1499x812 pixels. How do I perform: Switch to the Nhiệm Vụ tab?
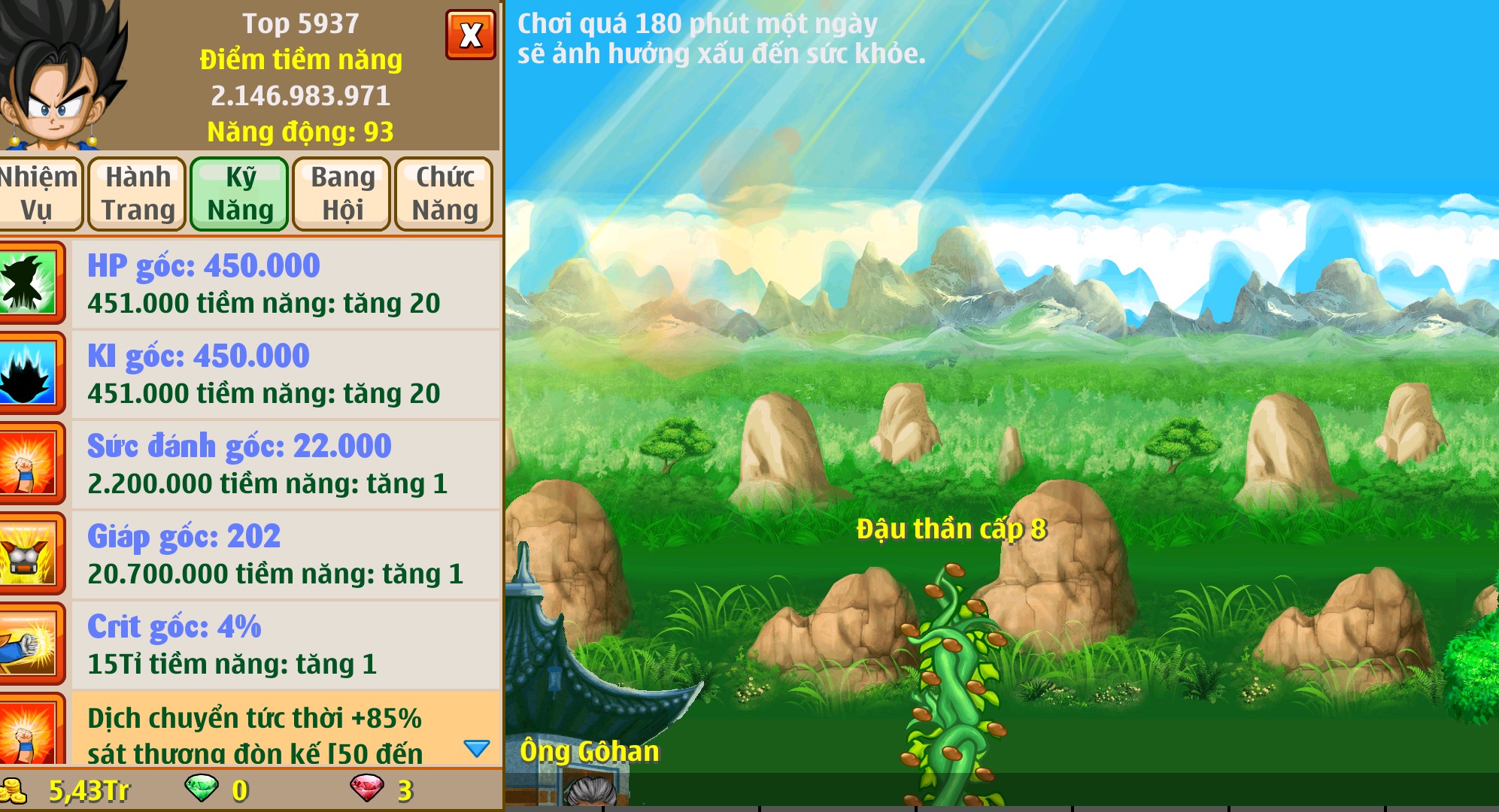tap(41, 193)
